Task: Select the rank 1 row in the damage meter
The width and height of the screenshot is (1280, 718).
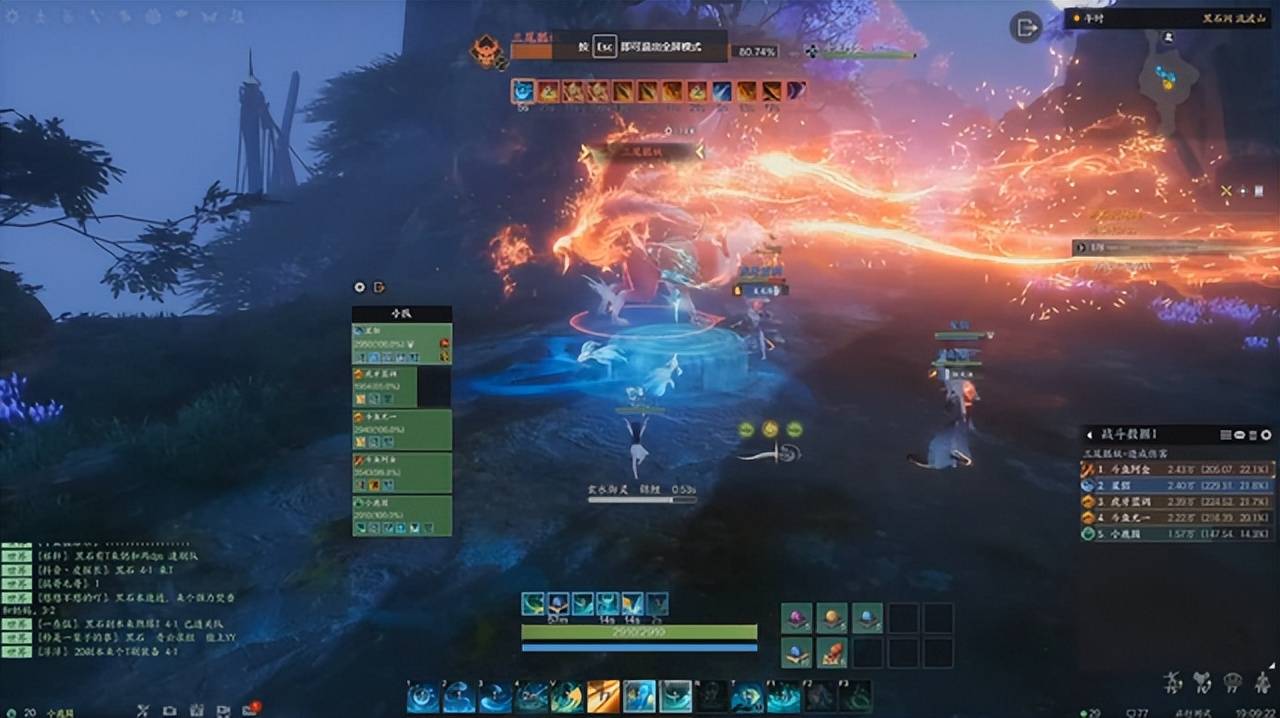Action: (x=1176, y=469)
